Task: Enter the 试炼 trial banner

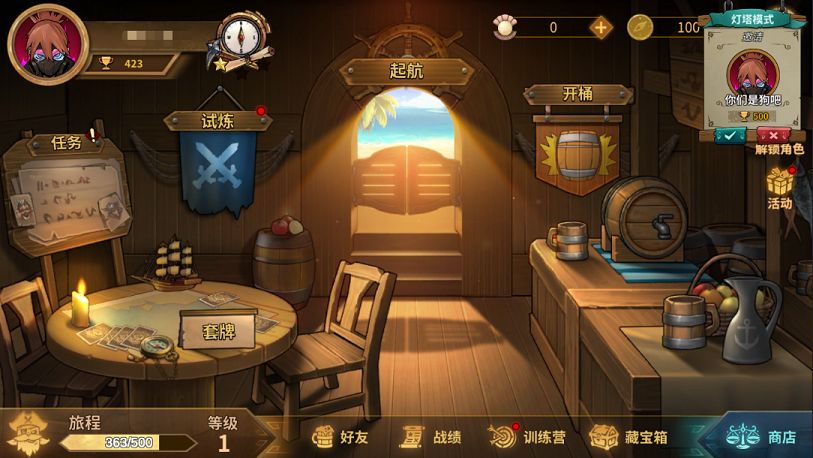Action: point(218,120)
